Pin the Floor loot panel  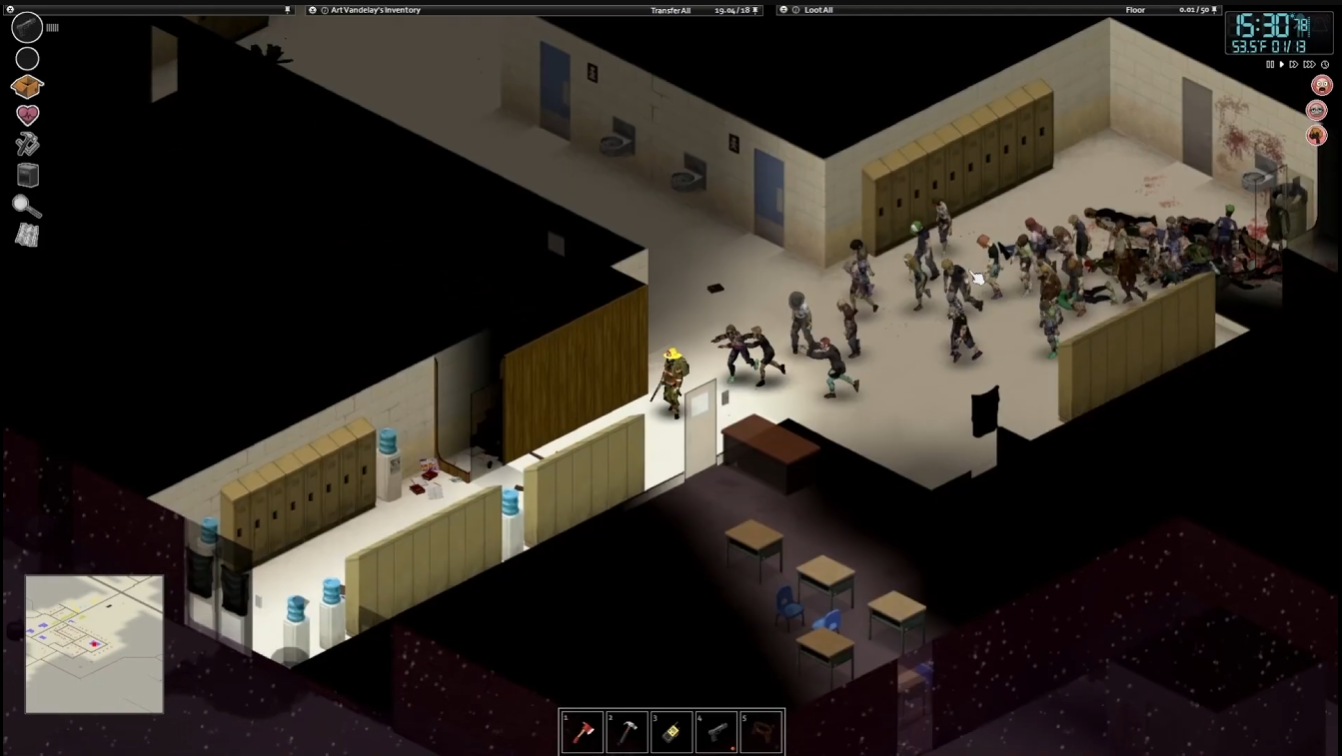[1215, 10]
